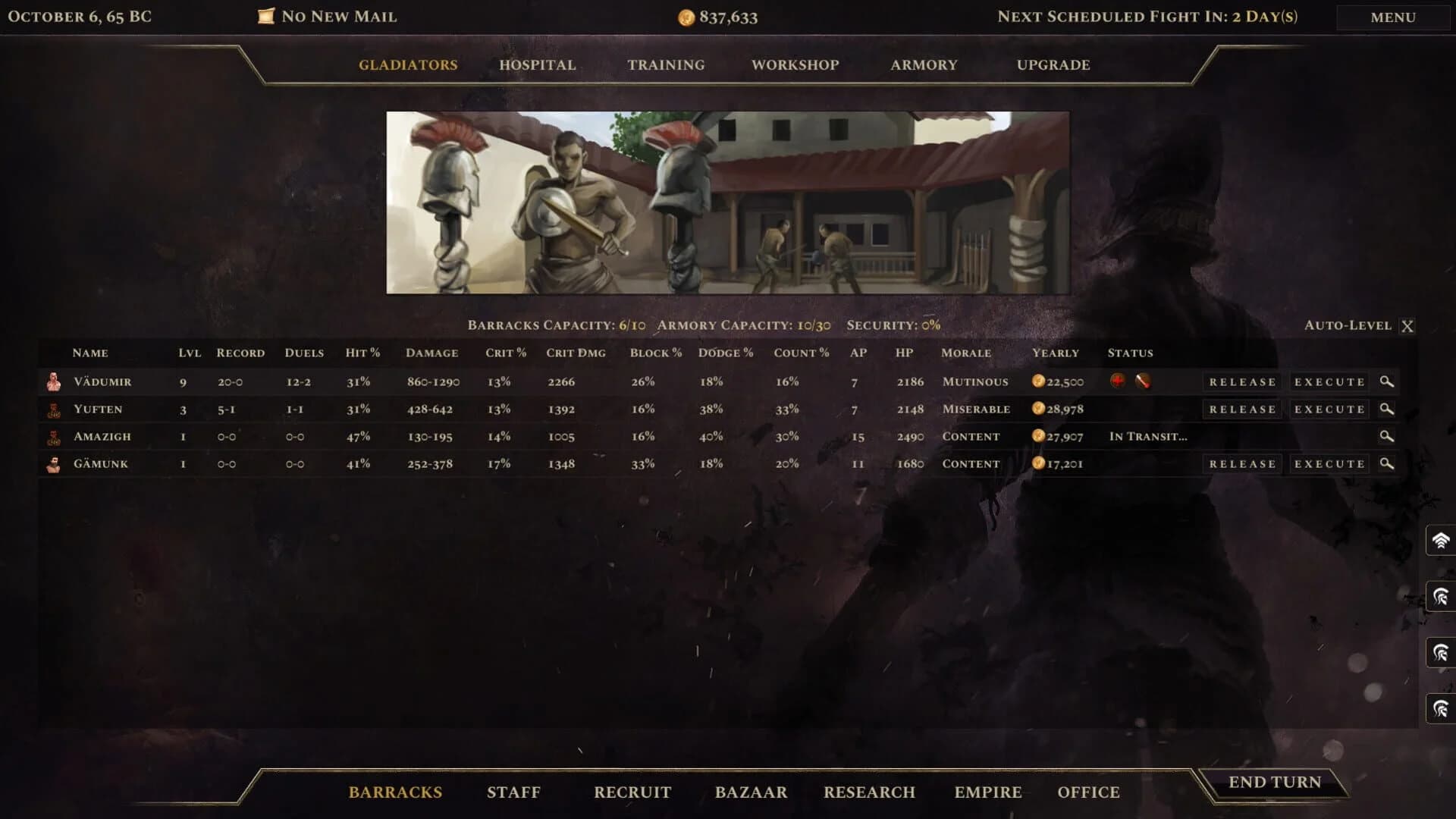Open the Training tab
Viewport: 1456px width, 819px height.
665,65
